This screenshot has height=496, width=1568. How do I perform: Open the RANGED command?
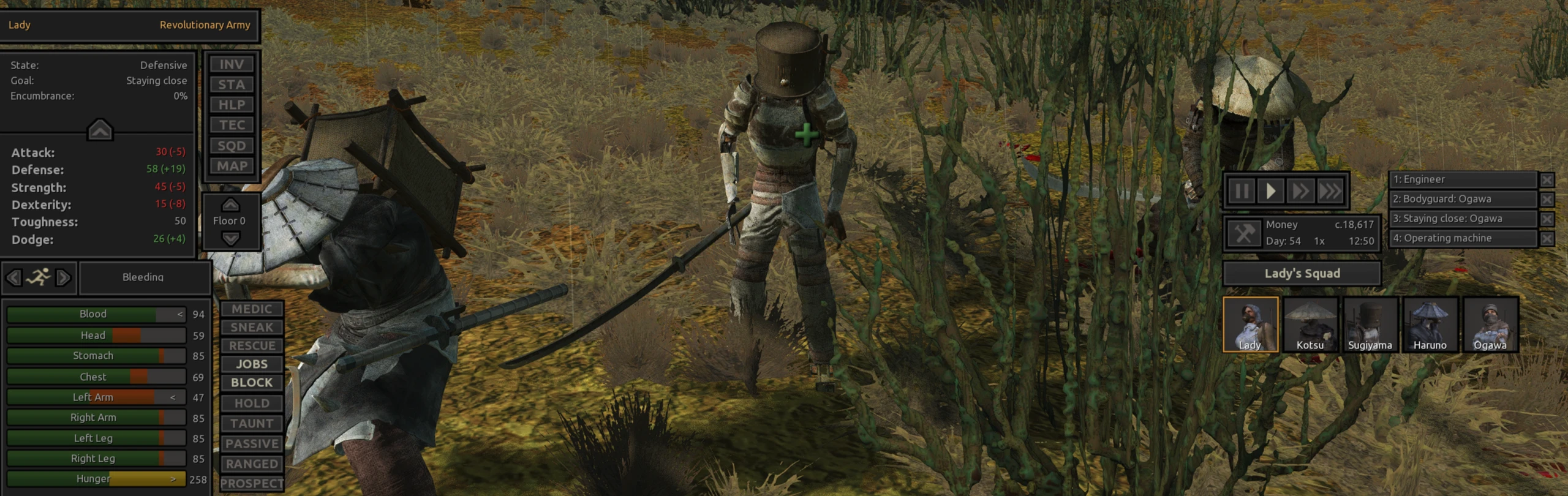pyautogui.click(x=252, y=464)
